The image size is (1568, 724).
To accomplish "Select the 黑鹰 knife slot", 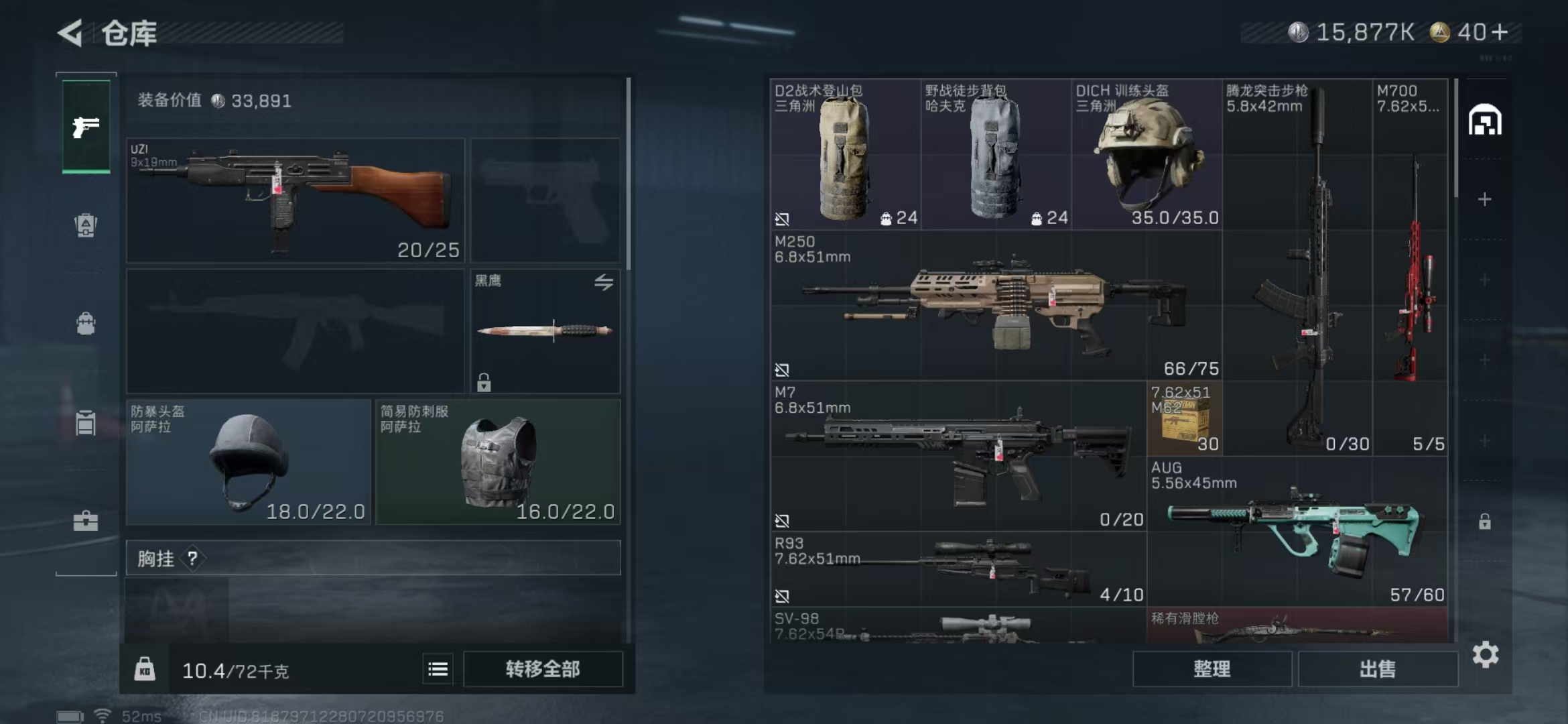I will click(545, 330).
